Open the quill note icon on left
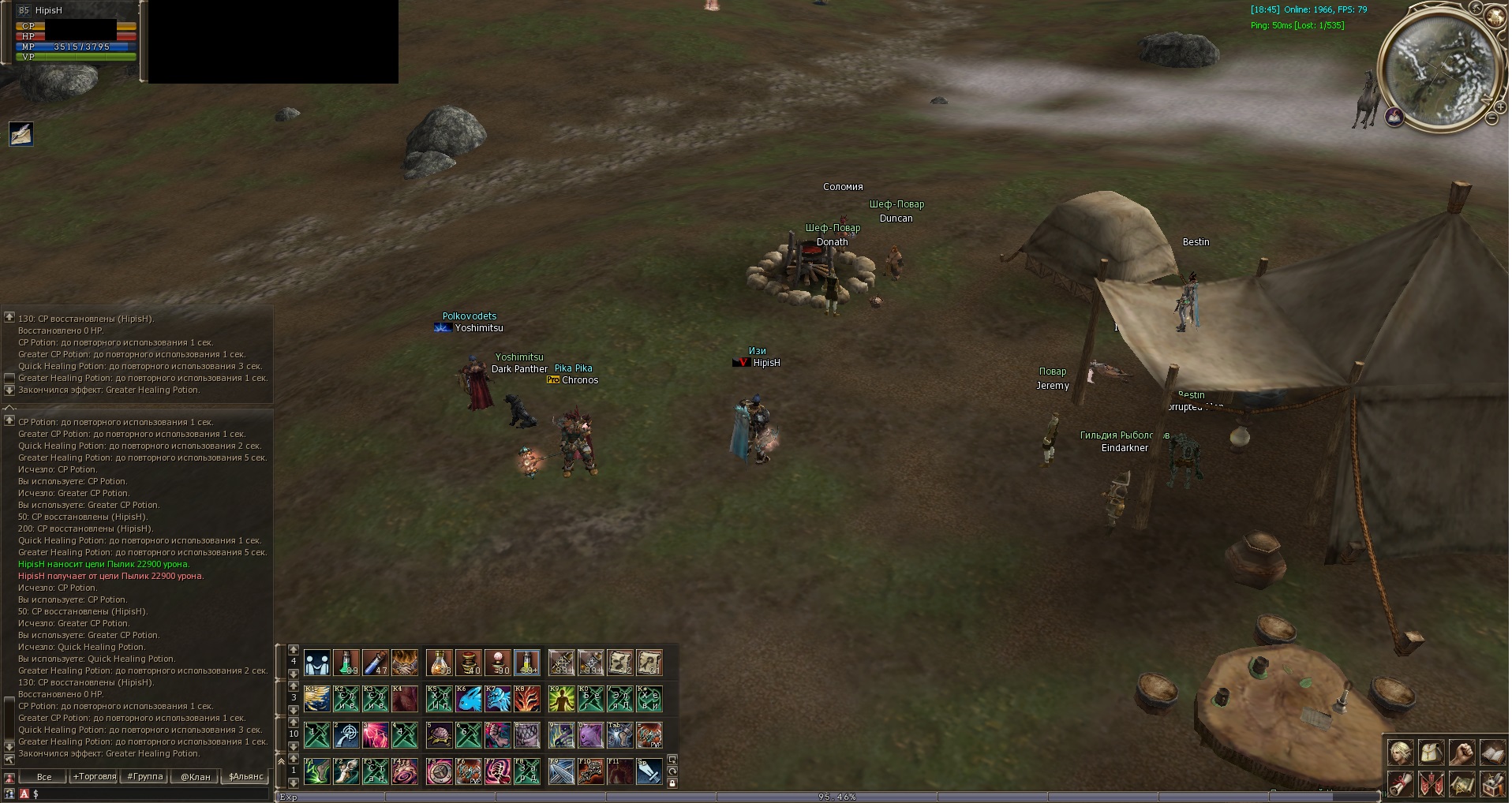 (21, 134)
